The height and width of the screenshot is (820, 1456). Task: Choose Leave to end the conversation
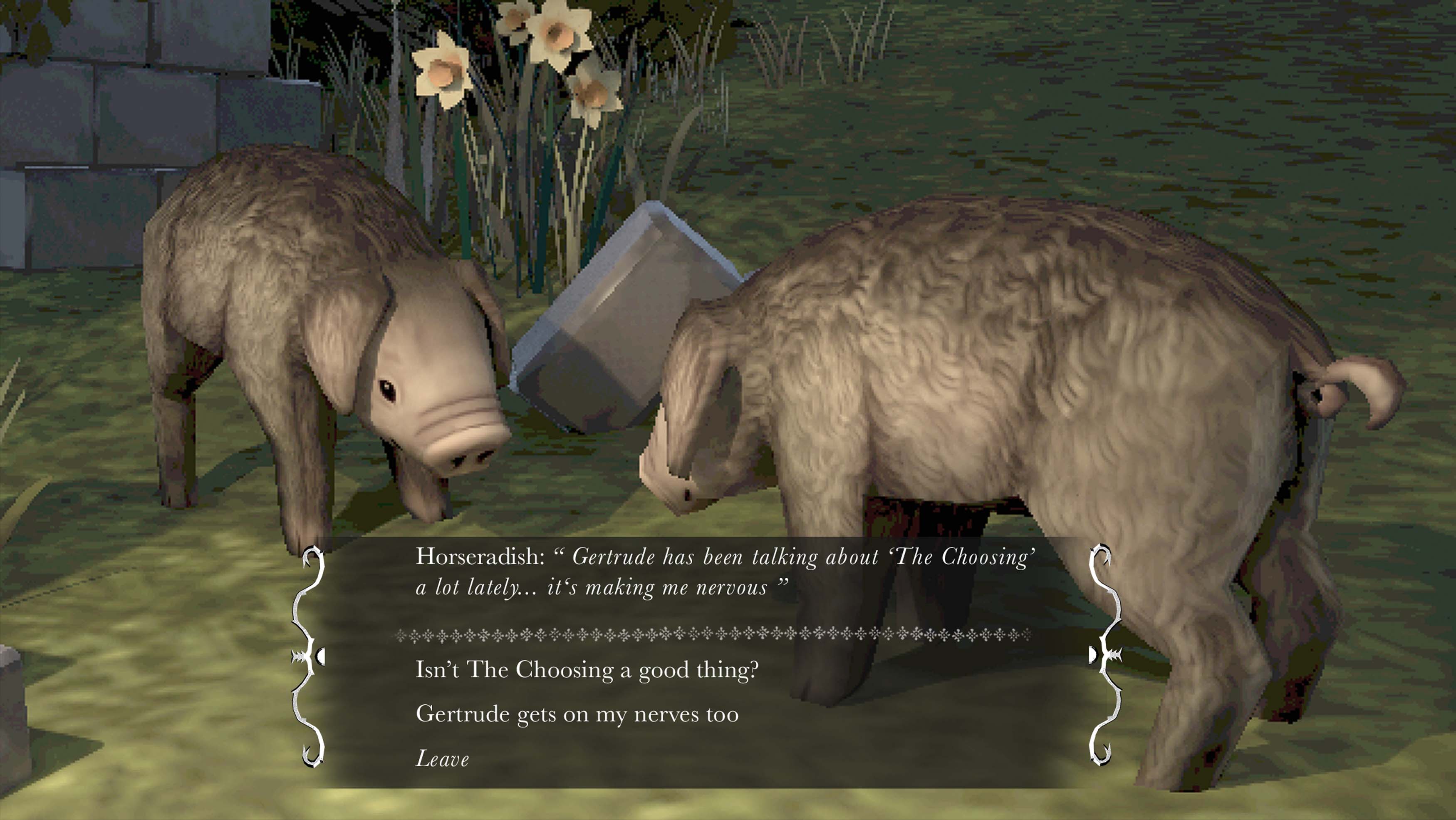tap(442, 759)
